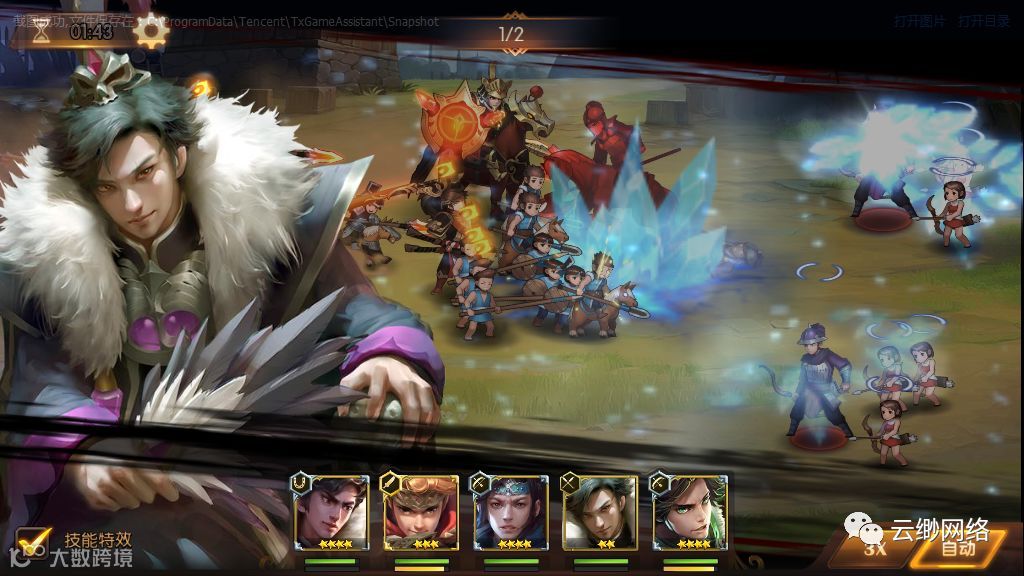Activate the red-helmeted hero with sword badge
Viewport: 1024px width, 576px height.
(420, 512)
